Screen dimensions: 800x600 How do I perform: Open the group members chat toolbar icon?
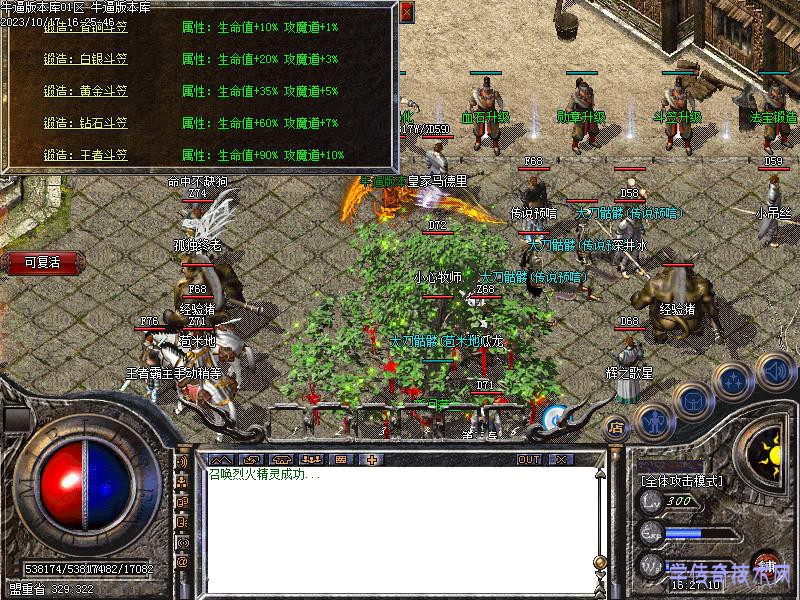click(311, 459)
